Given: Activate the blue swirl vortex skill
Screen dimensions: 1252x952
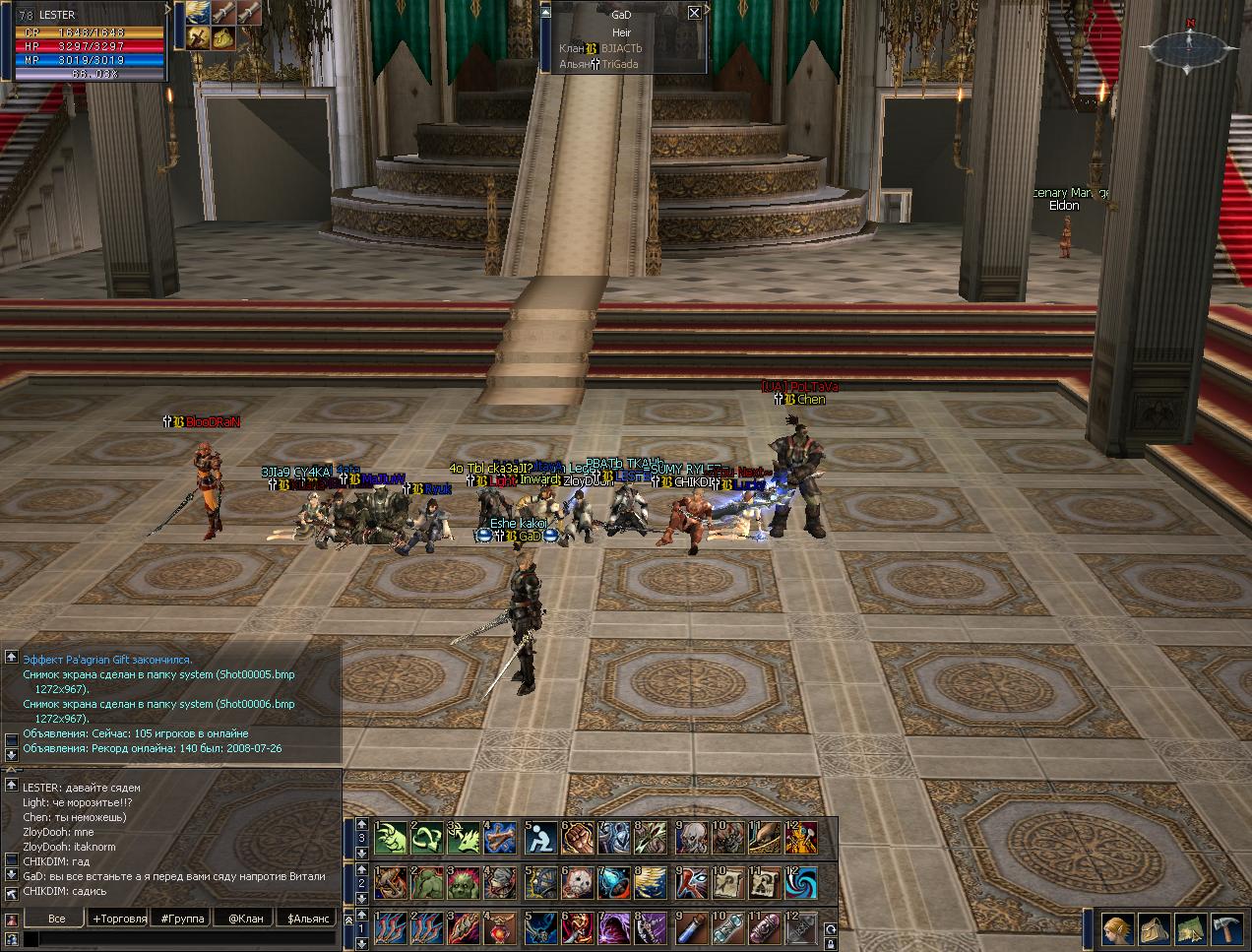Looking at the screenshot, I should pos(802,883).
